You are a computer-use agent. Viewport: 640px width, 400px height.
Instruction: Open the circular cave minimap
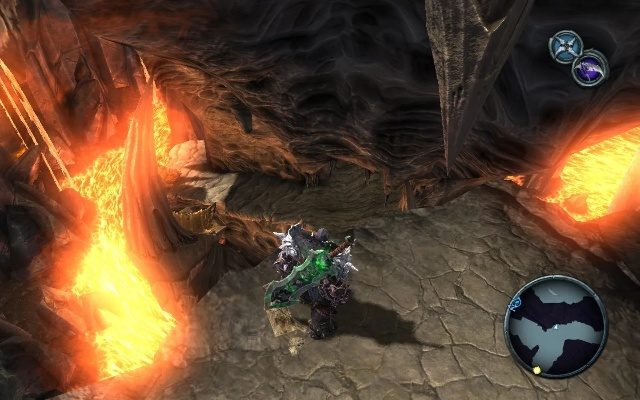(x=556, y=327)
